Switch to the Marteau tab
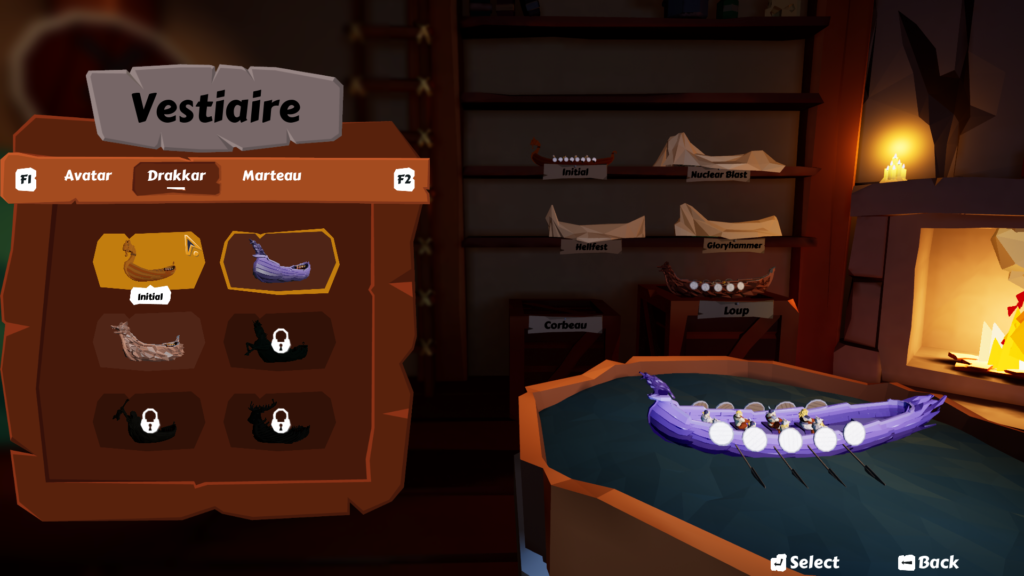The height and width of the screenshot is (576, 1024). tap(271, 176)
